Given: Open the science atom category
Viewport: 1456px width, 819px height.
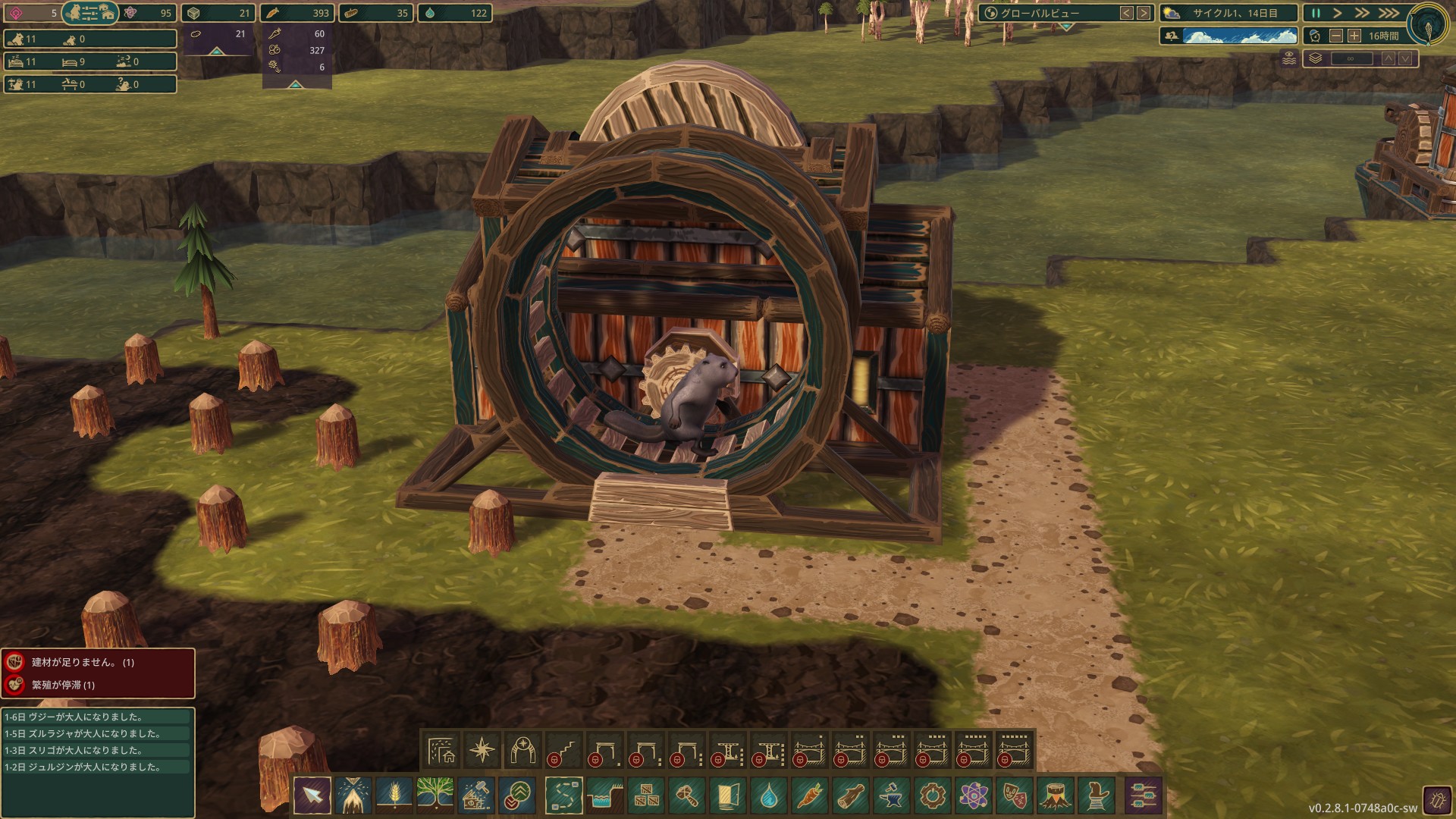Looking at the screenshot, I should pyautogui.click(x=973, y=795).
